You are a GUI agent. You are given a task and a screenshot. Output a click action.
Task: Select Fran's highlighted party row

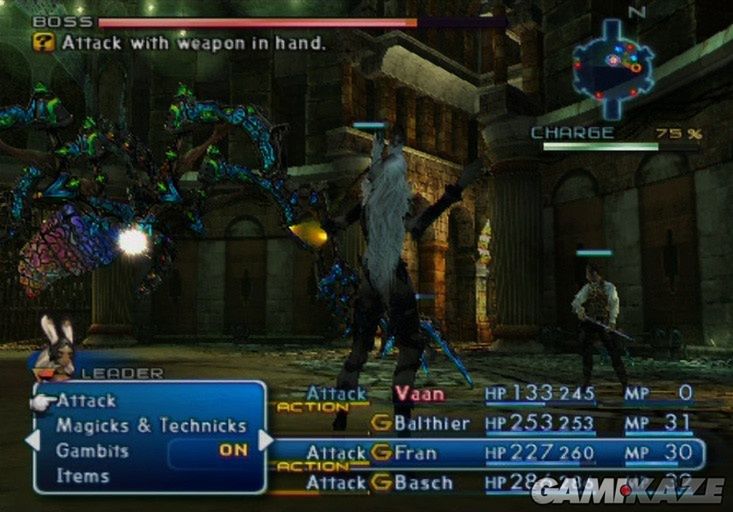485,453
